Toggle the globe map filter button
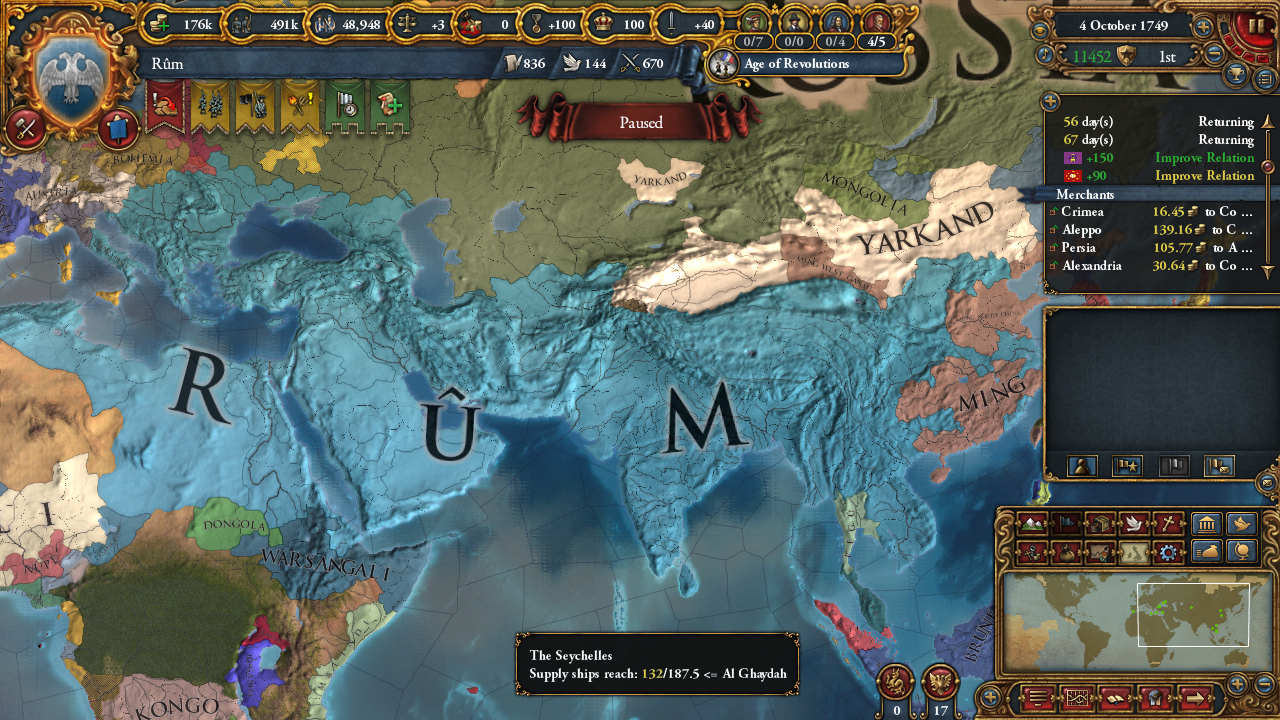The width and height of the screenshot is (1280, 720). (x=1241, y=552)
